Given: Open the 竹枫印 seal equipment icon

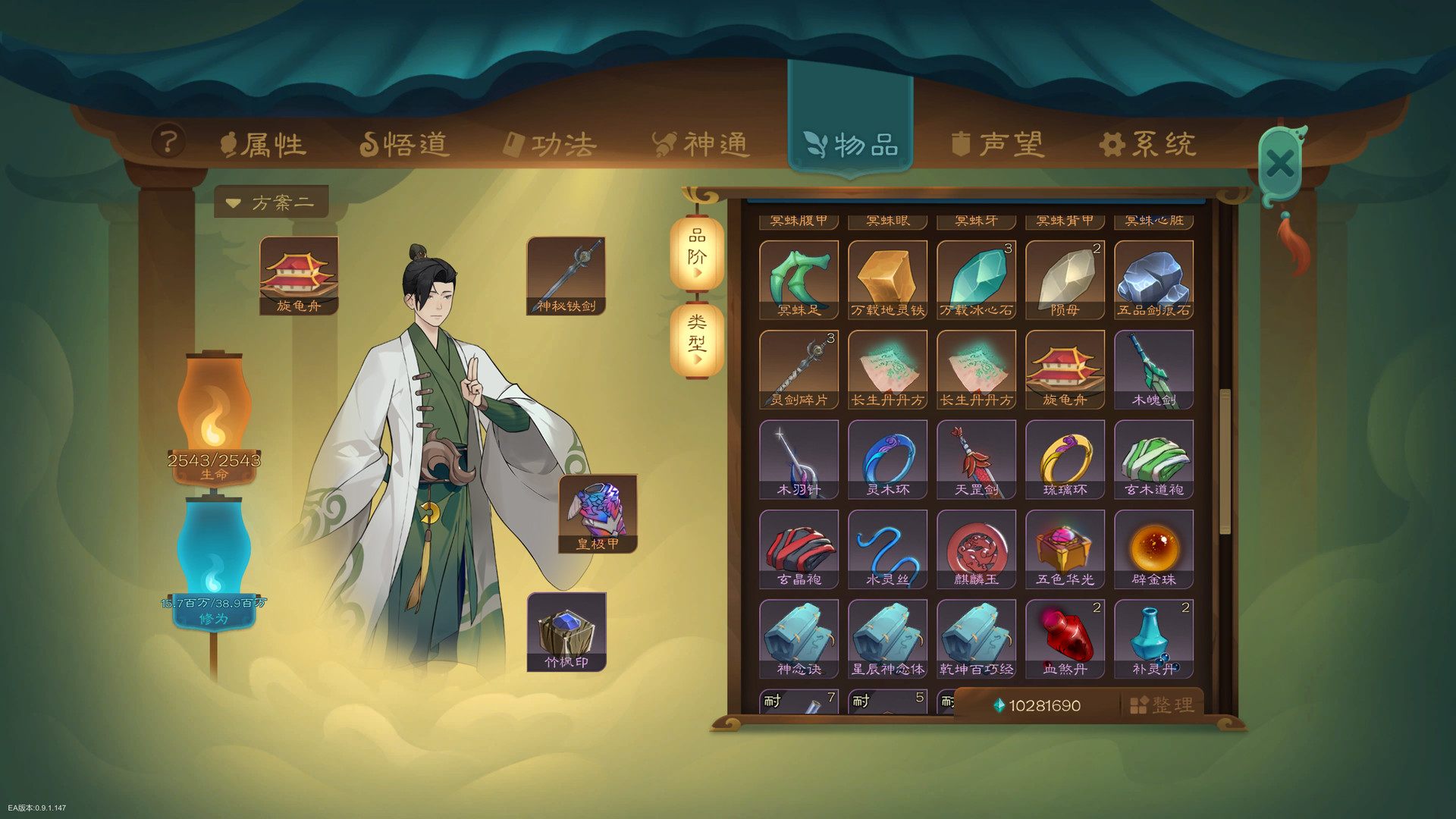Looking at the screenshot, I should (567, 631).
